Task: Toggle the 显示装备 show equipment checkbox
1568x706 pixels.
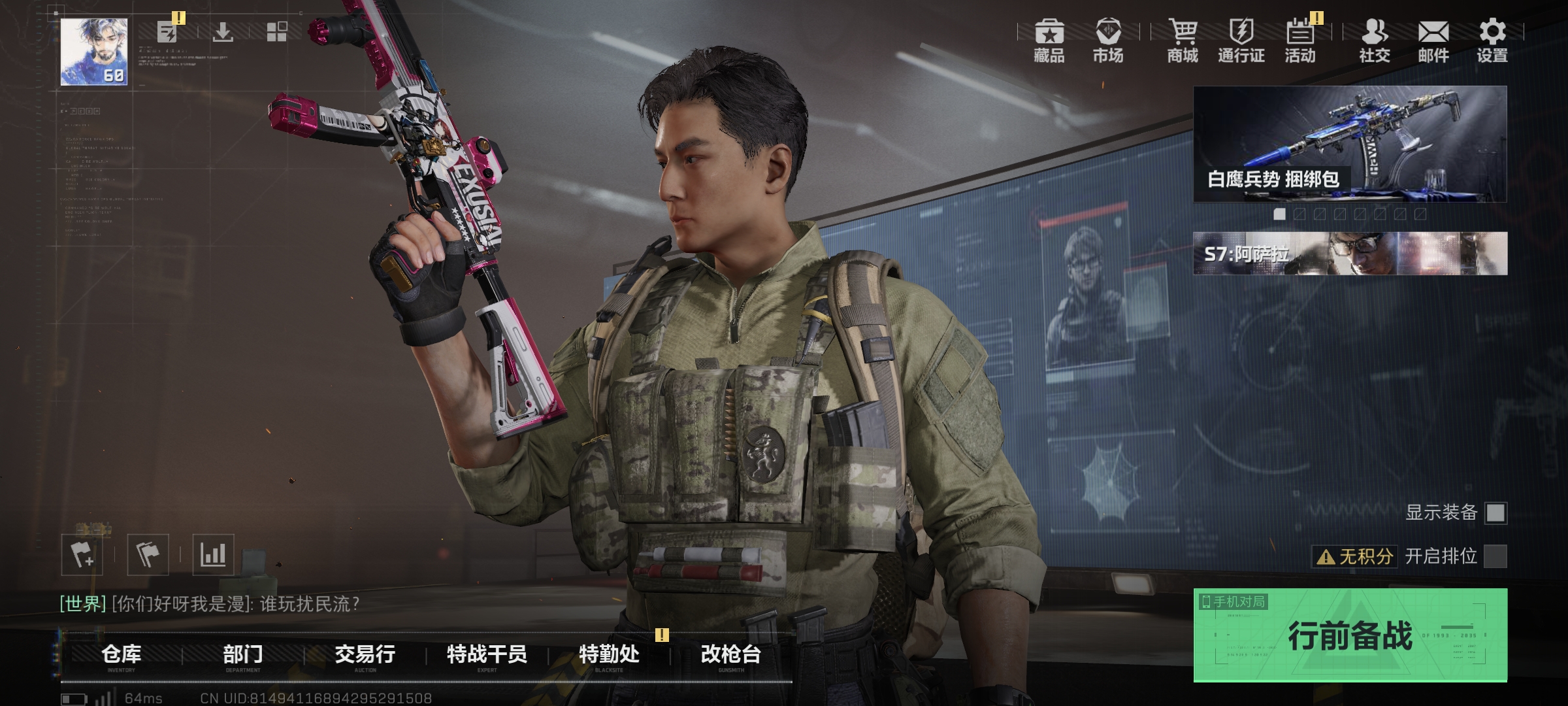Action: pyautogui.click(x=1495, y=513)
